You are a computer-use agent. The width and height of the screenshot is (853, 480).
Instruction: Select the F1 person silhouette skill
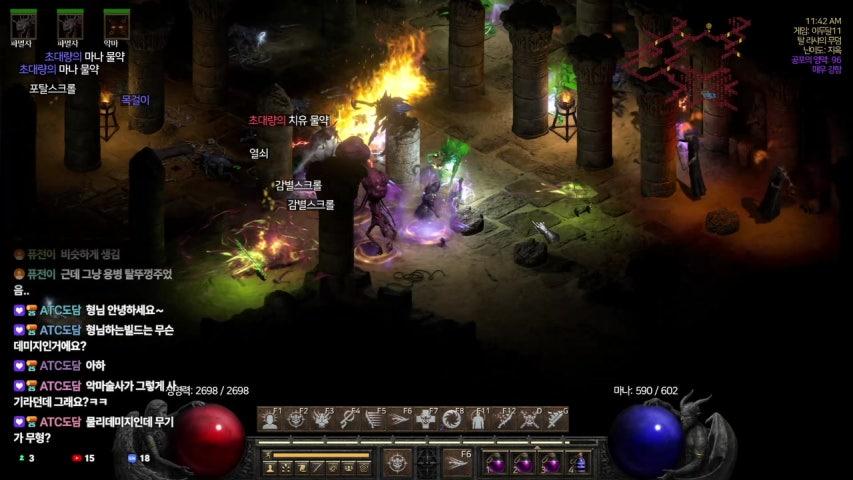[x=270, y=420]
